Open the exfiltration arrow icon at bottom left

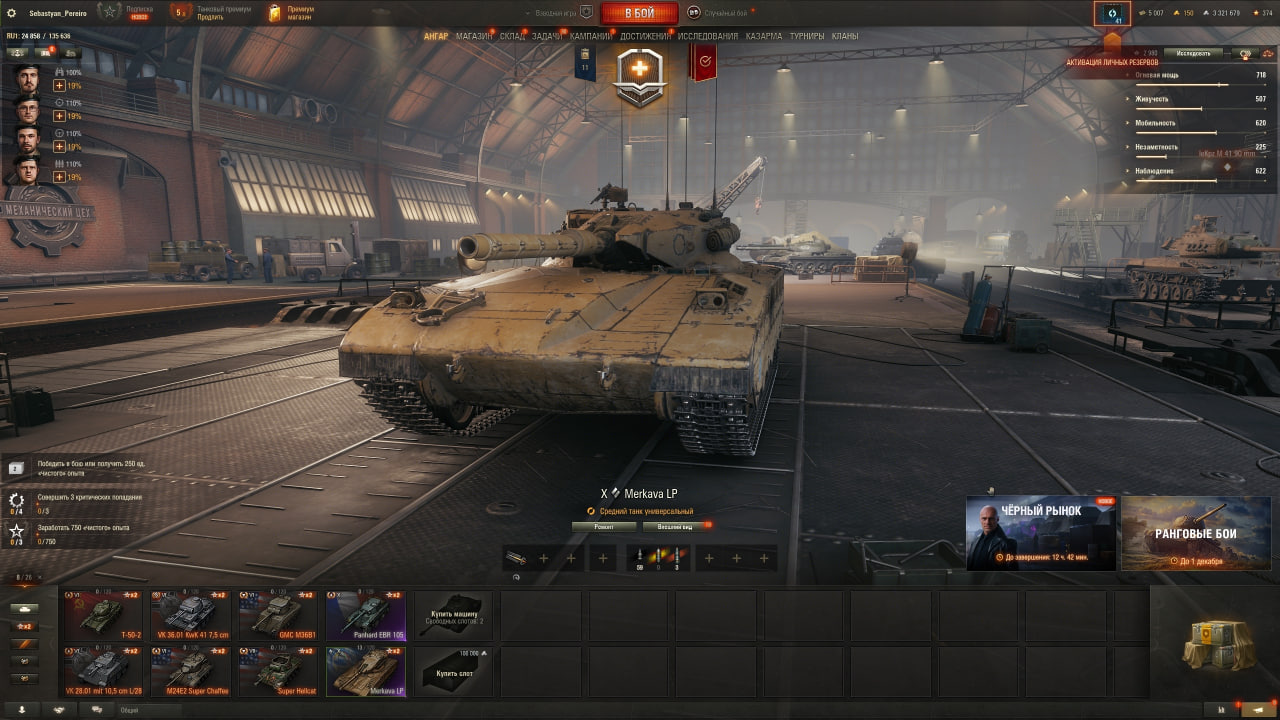(23, 708)
